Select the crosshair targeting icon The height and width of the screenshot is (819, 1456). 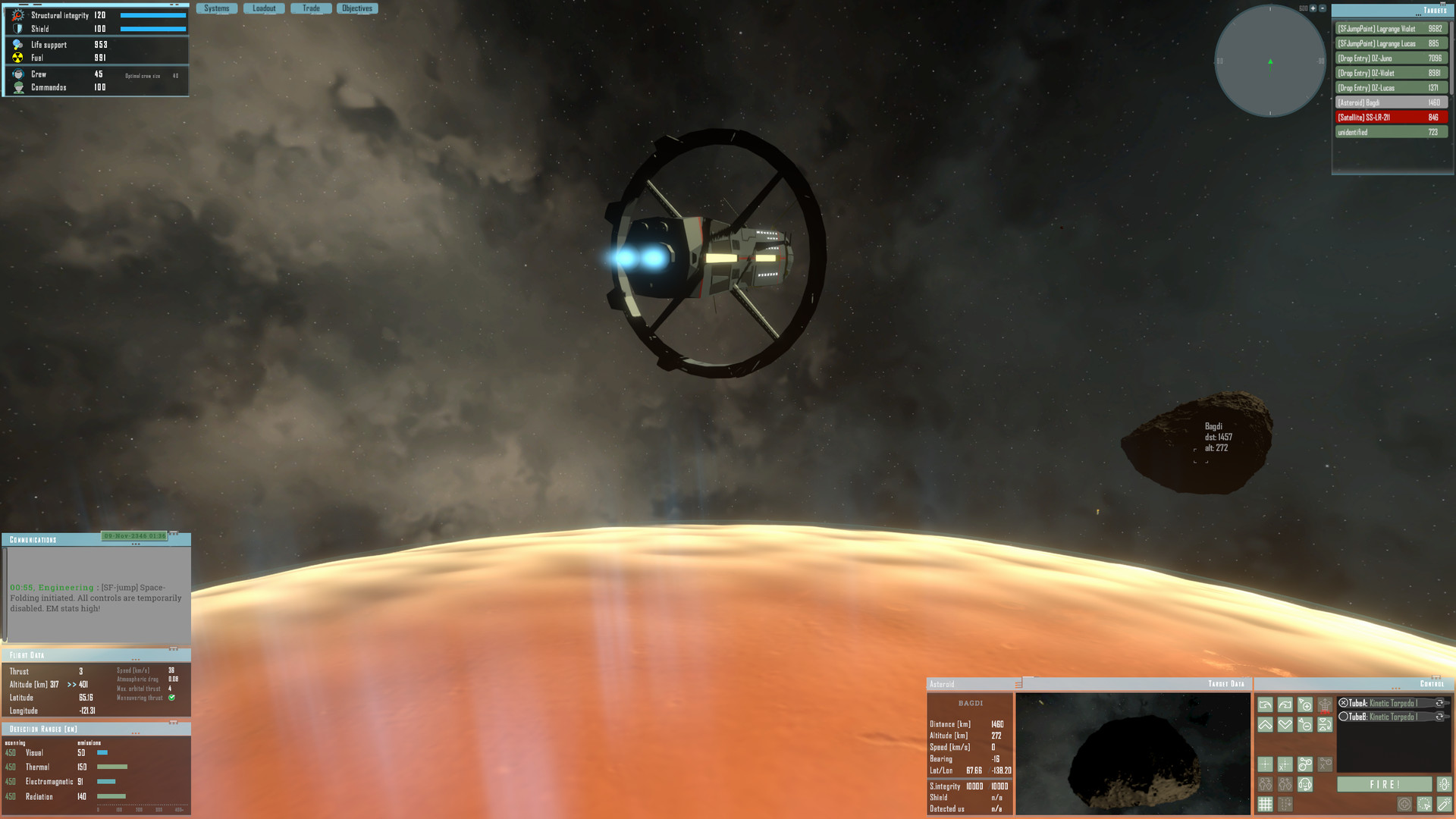1266,764
